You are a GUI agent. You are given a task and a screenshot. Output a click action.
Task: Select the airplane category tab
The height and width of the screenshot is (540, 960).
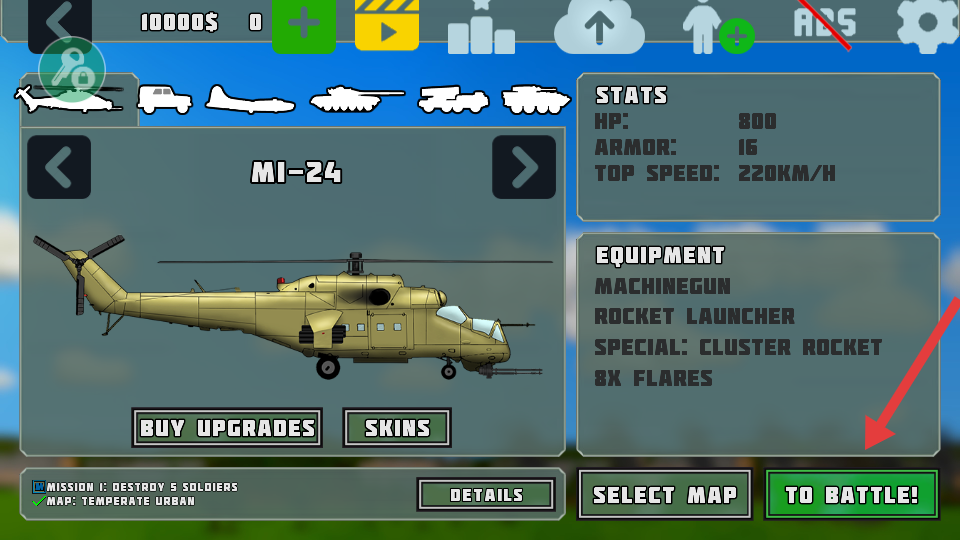click(x=250, y=100)
